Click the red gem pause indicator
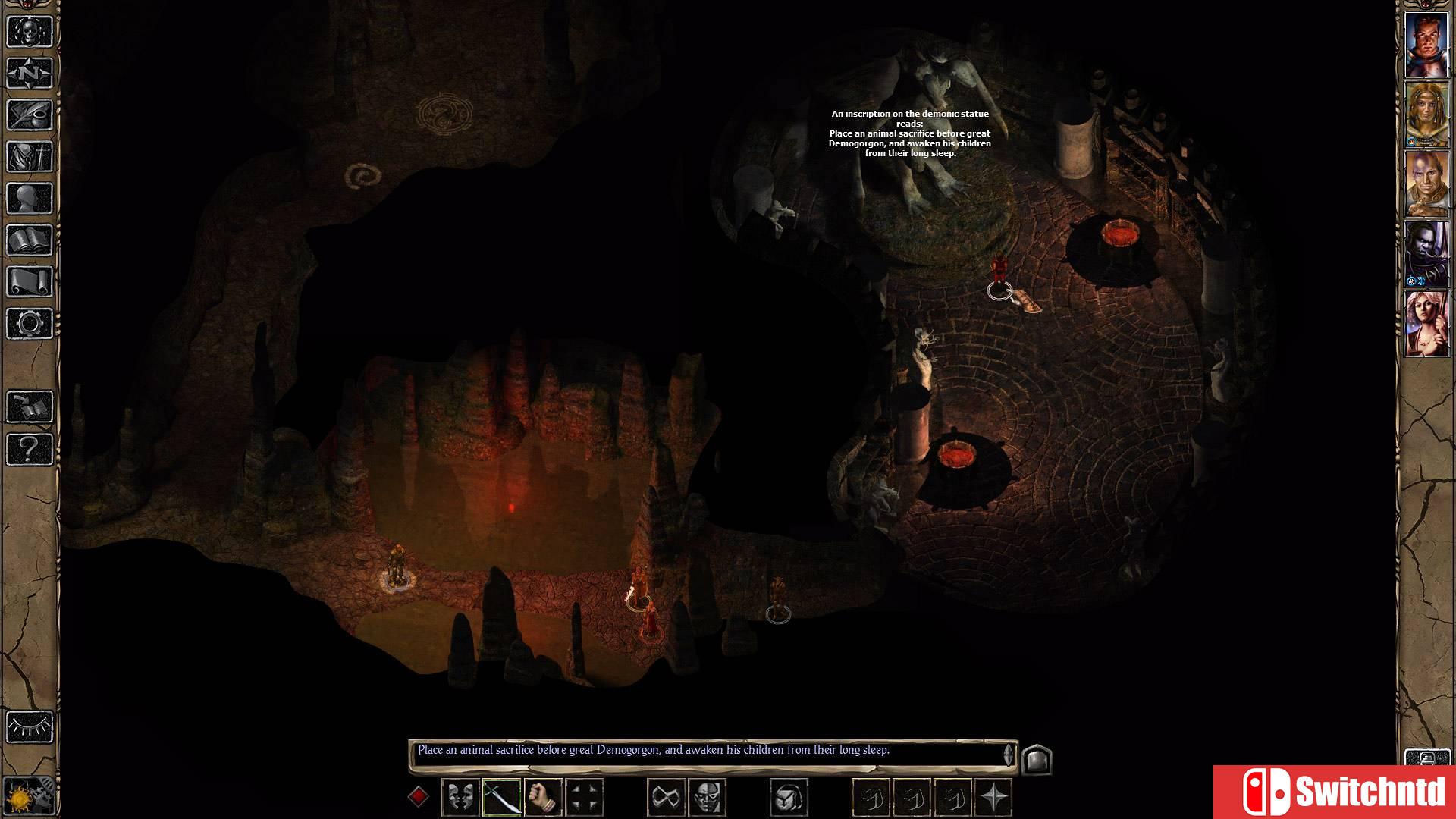Image resolution: width=1456 pixels, height=819 pixels. click(x=417, y=795)
